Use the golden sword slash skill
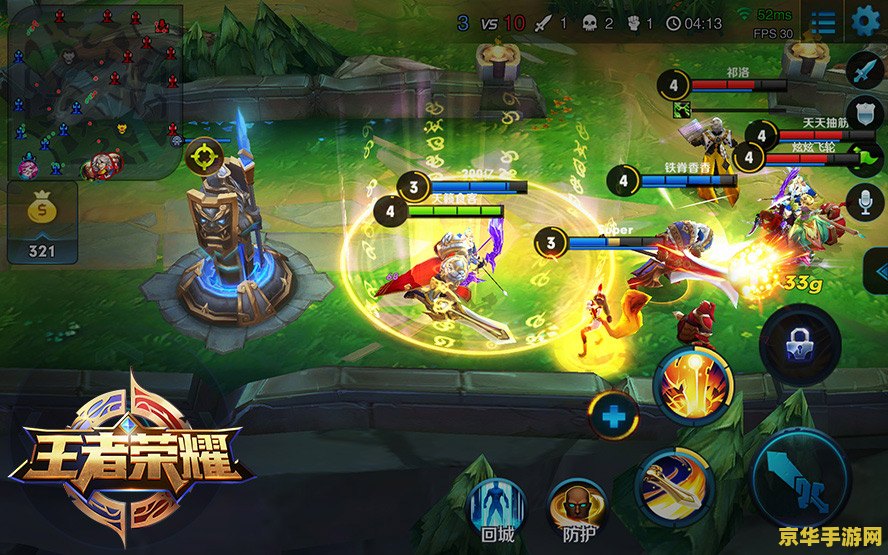This screenshot has height=555, width=888. click(x=672, y=485)
